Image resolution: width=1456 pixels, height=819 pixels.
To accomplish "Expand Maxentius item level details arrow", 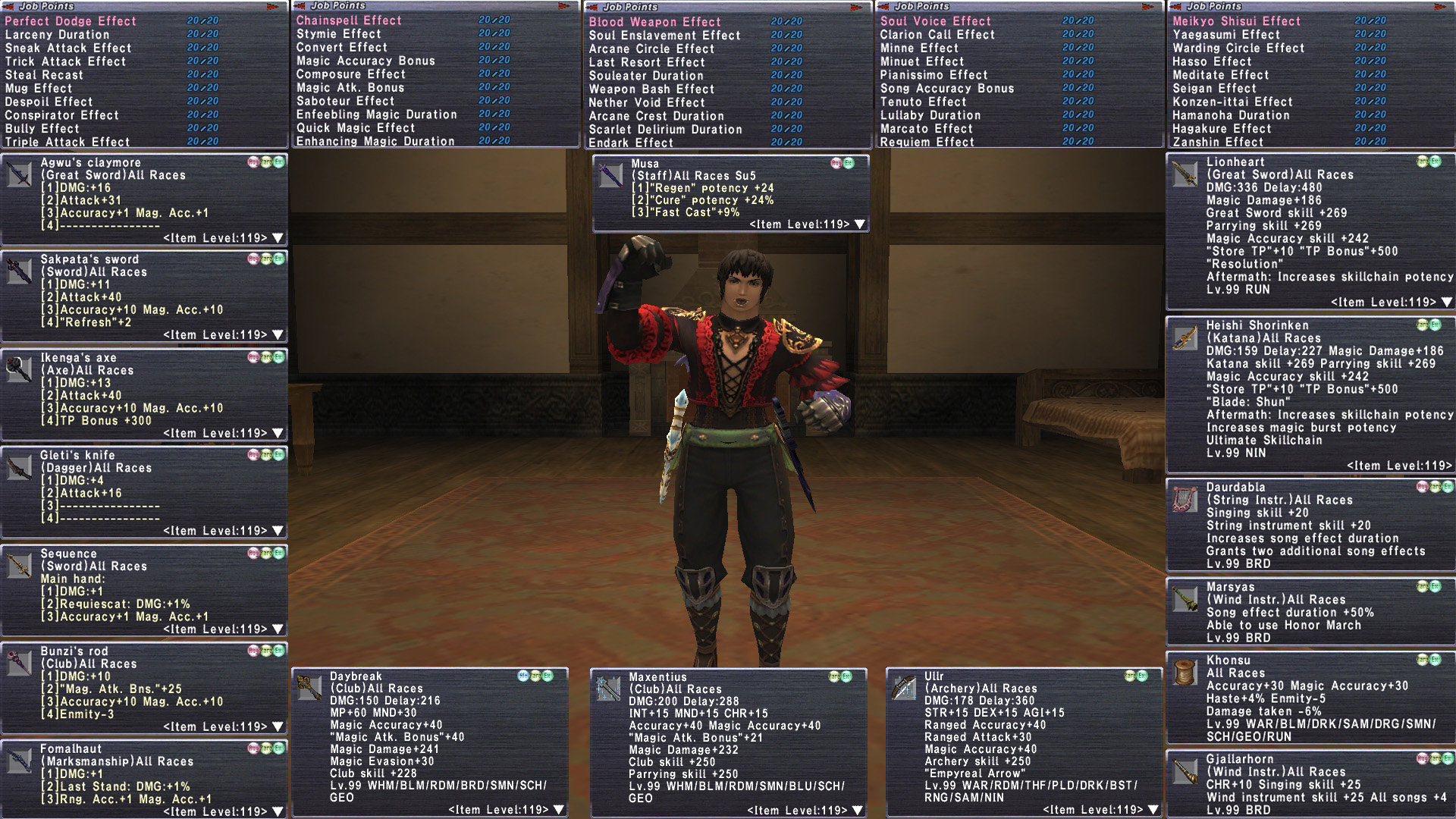I will point(856,810).
